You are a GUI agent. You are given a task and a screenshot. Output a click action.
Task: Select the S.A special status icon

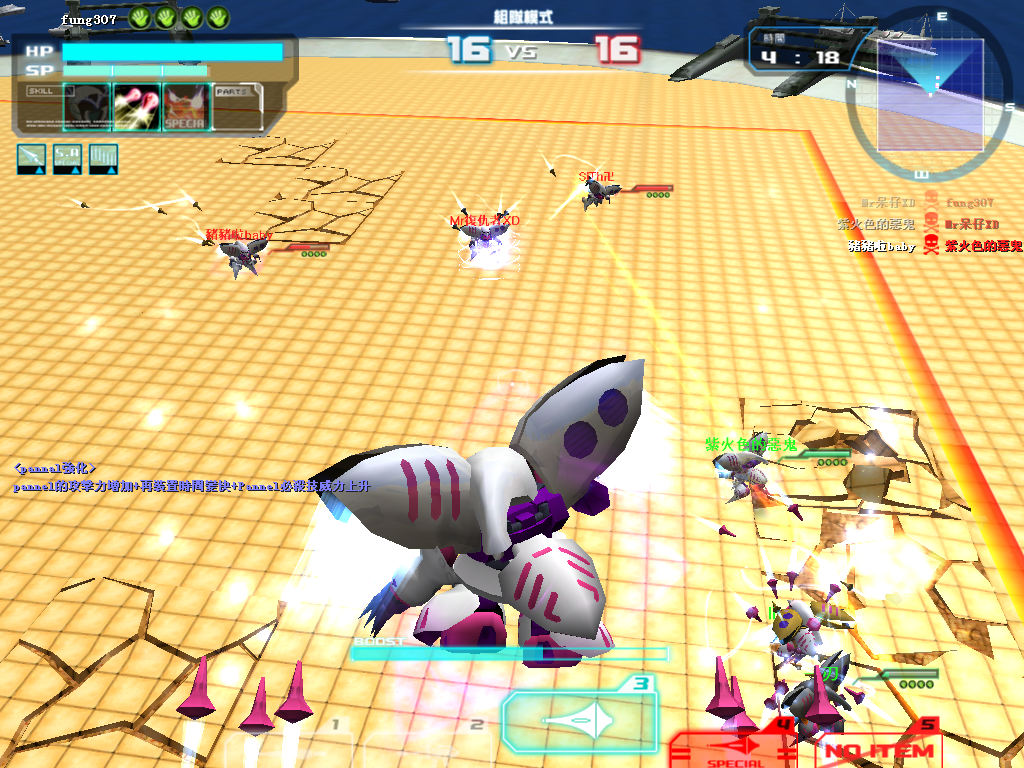[67, 159]
